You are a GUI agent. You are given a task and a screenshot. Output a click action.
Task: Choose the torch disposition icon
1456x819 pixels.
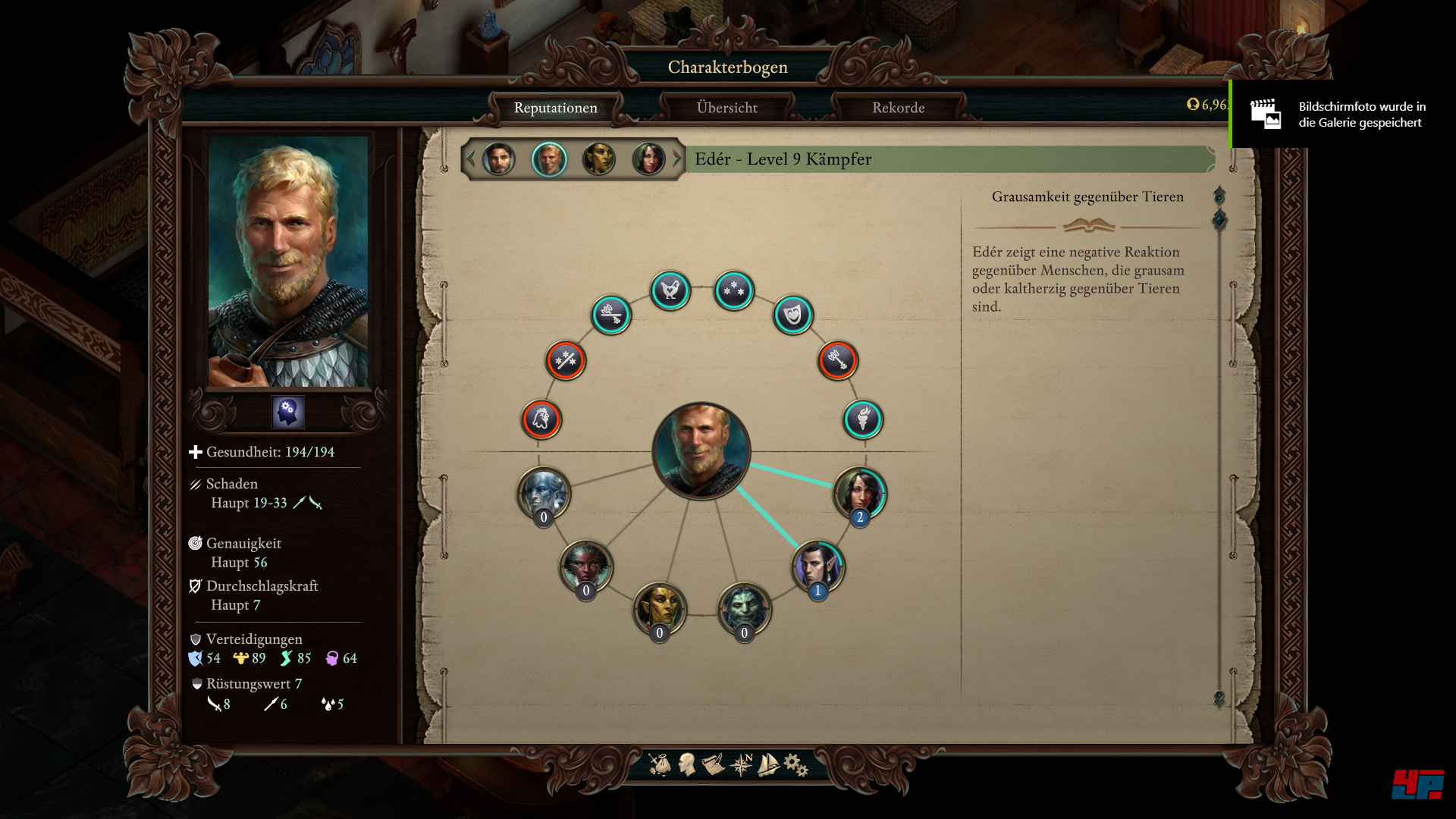tap(863, 419)
